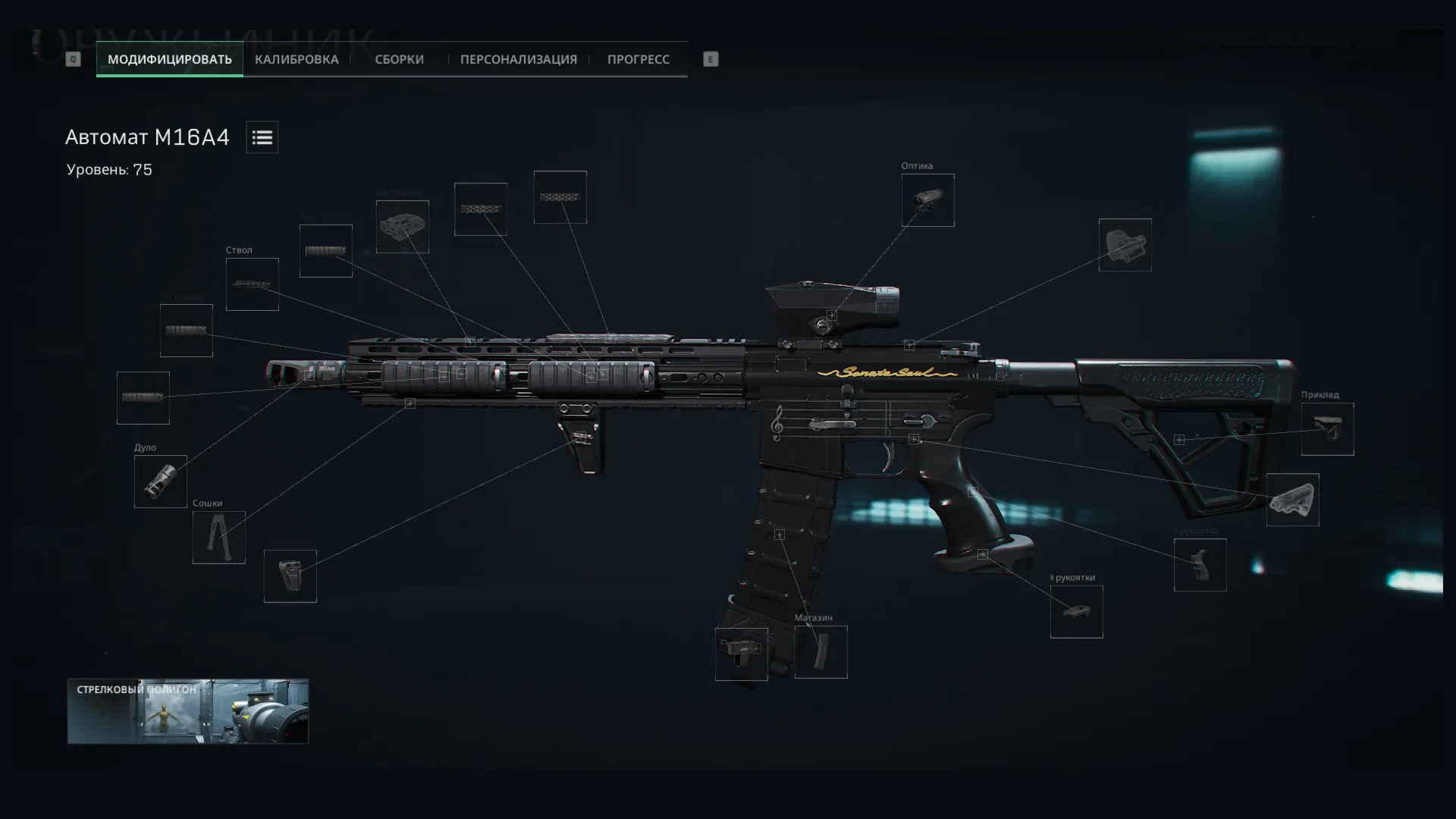Select the Сошки bipod slot

(218, 538)
